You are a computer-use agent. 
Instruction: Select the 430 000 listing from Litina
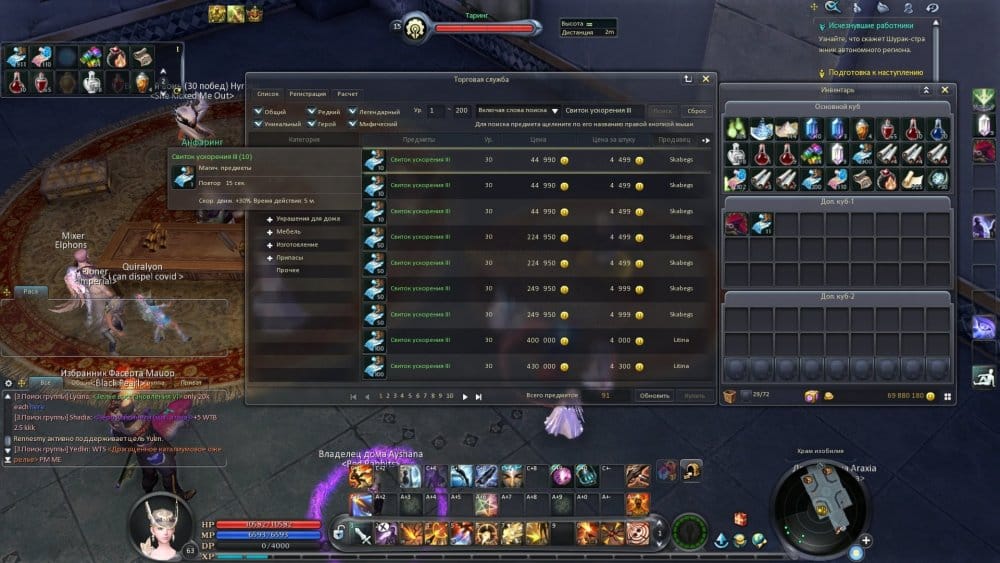pyautogui.click(x=539, y=366)
